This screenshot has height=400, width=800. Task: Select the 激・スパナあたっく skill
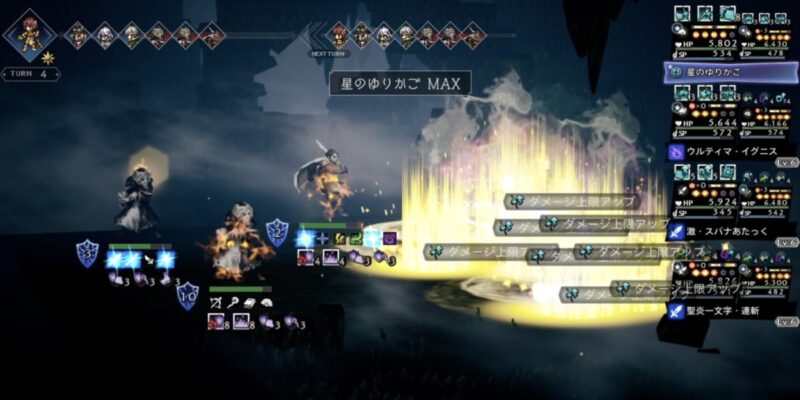[x=731, y=231]
